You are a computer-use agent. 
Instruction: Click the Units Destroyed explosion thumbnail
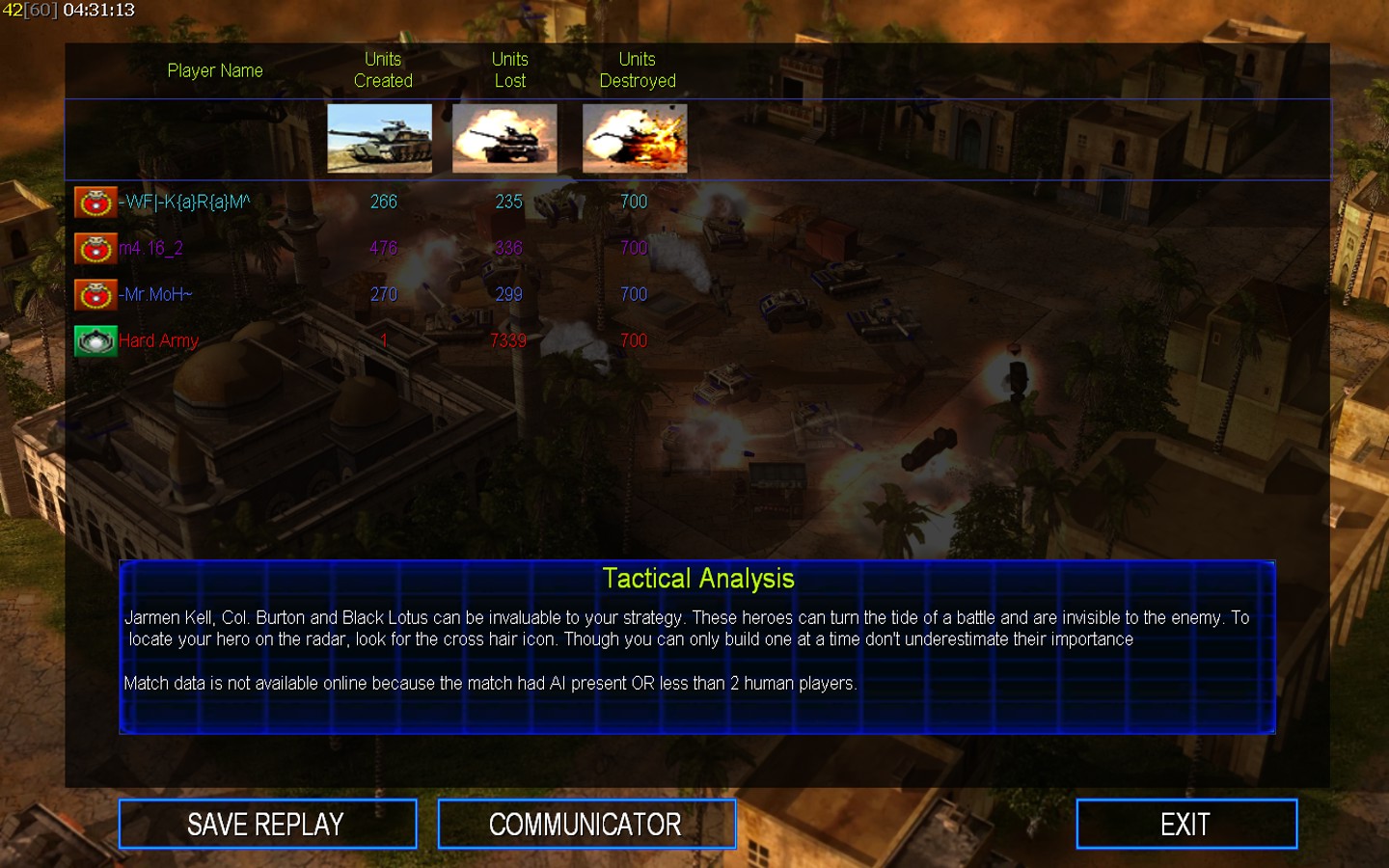(635, 139)
